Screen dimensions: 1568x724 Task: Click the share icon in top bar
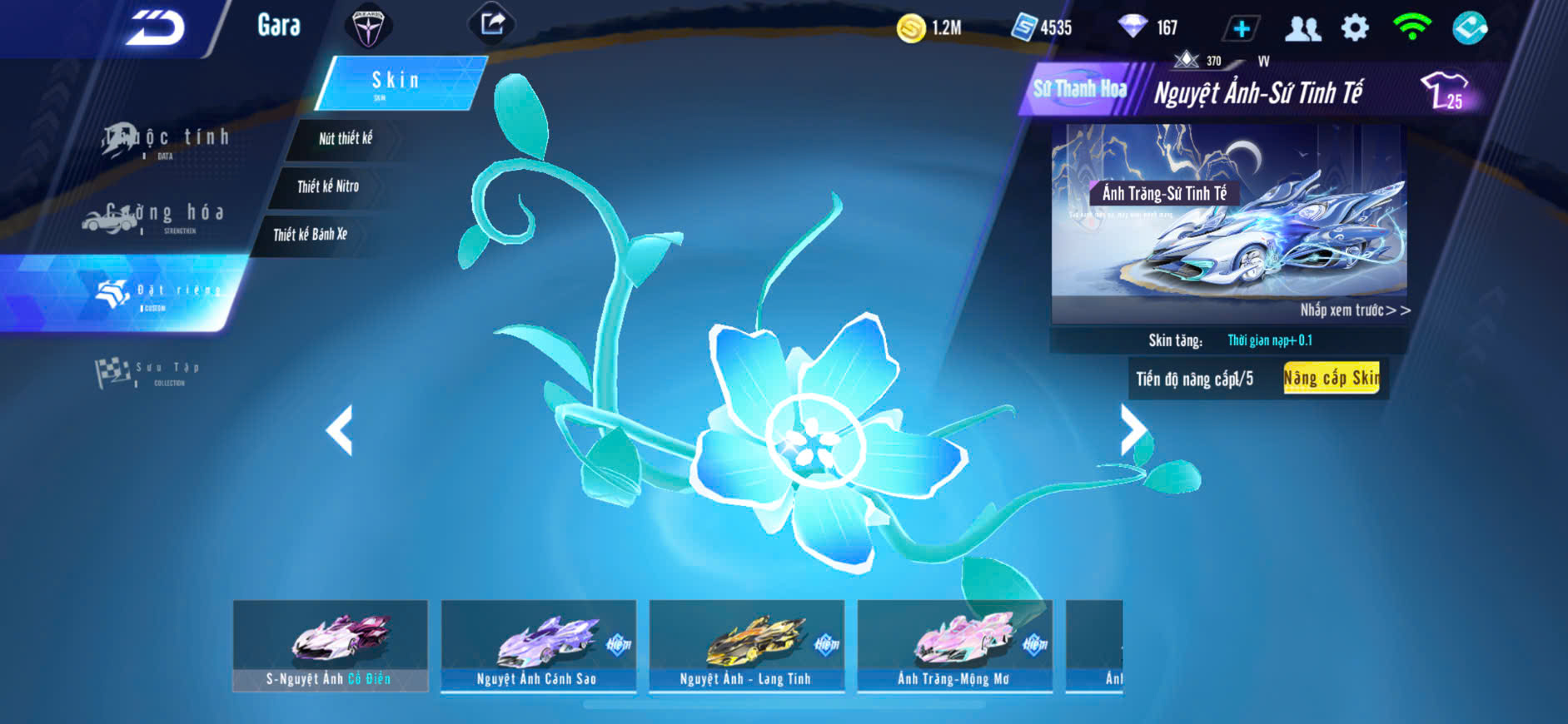click(x=492, y=24)
